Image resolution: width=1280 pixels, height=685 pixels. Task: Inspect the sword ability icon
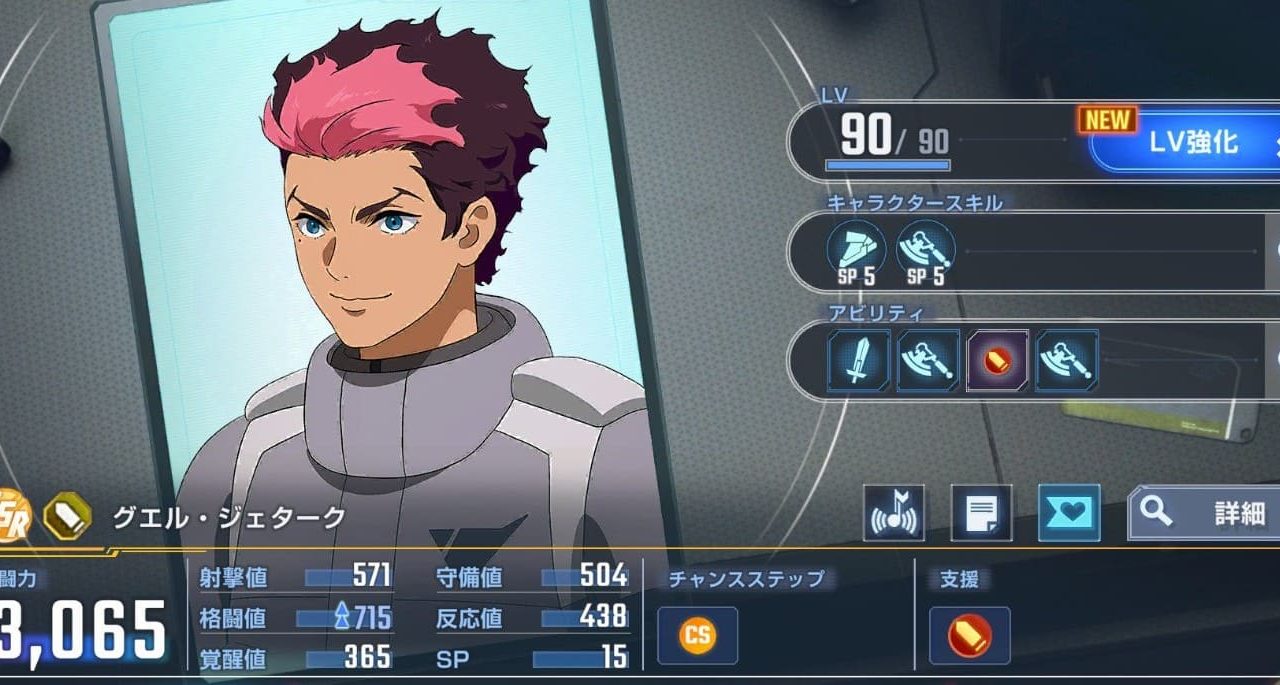click(x=859, y=360)
